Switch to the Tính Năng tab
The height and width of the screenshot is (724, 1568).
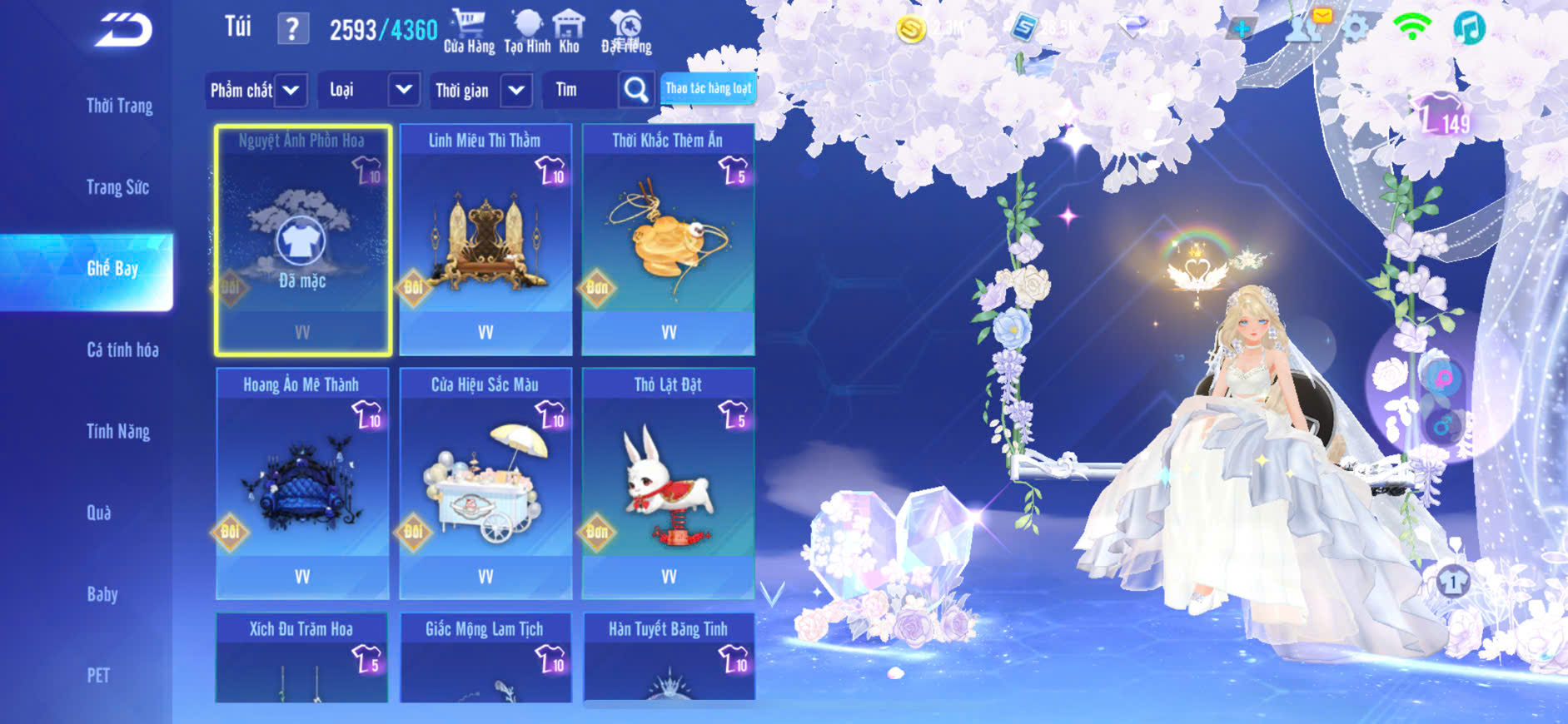[118, 432]
